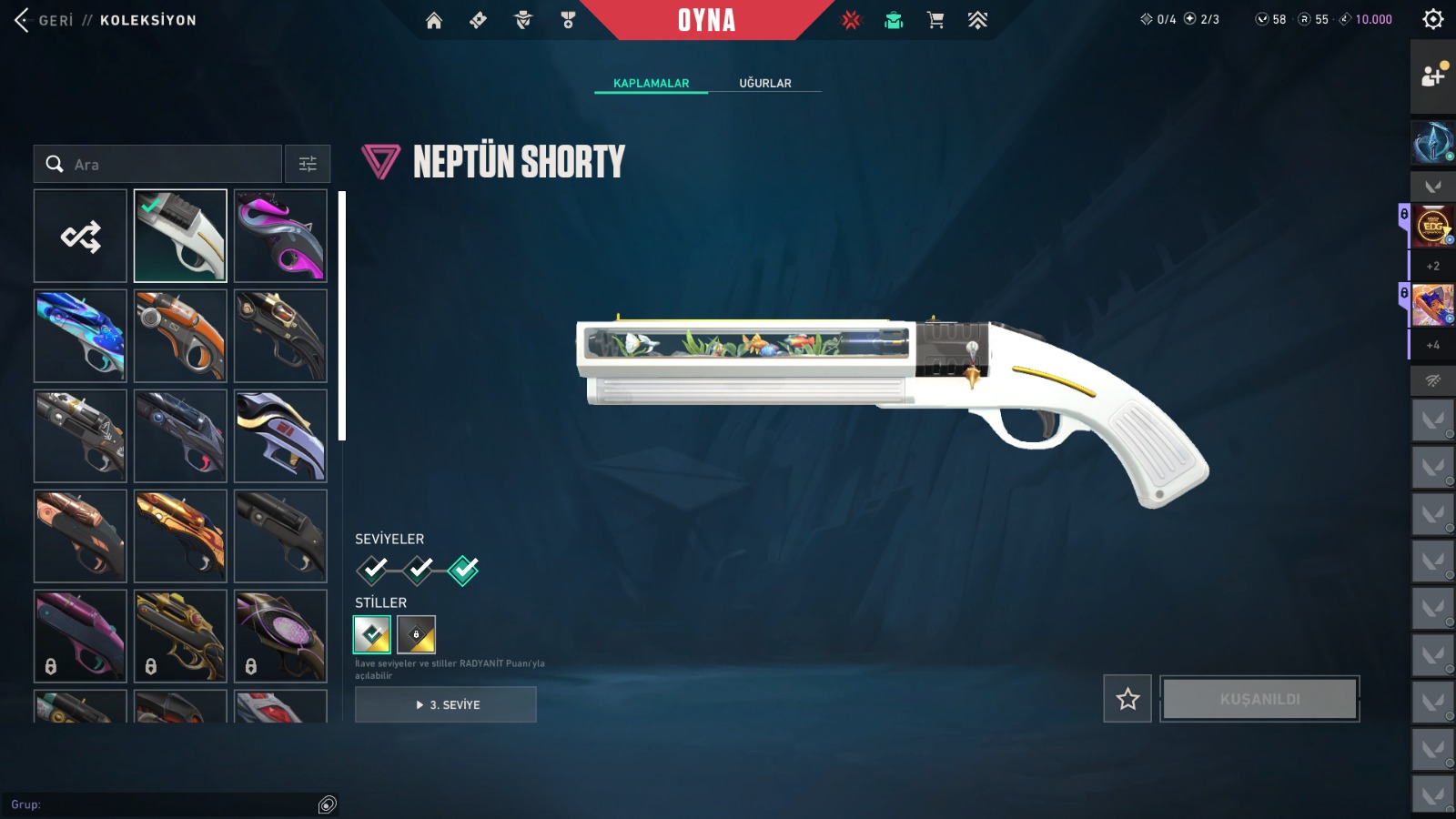Open the home screen icon
The height and width of the screenshot is (819, 1456).
tap(434, 20)
